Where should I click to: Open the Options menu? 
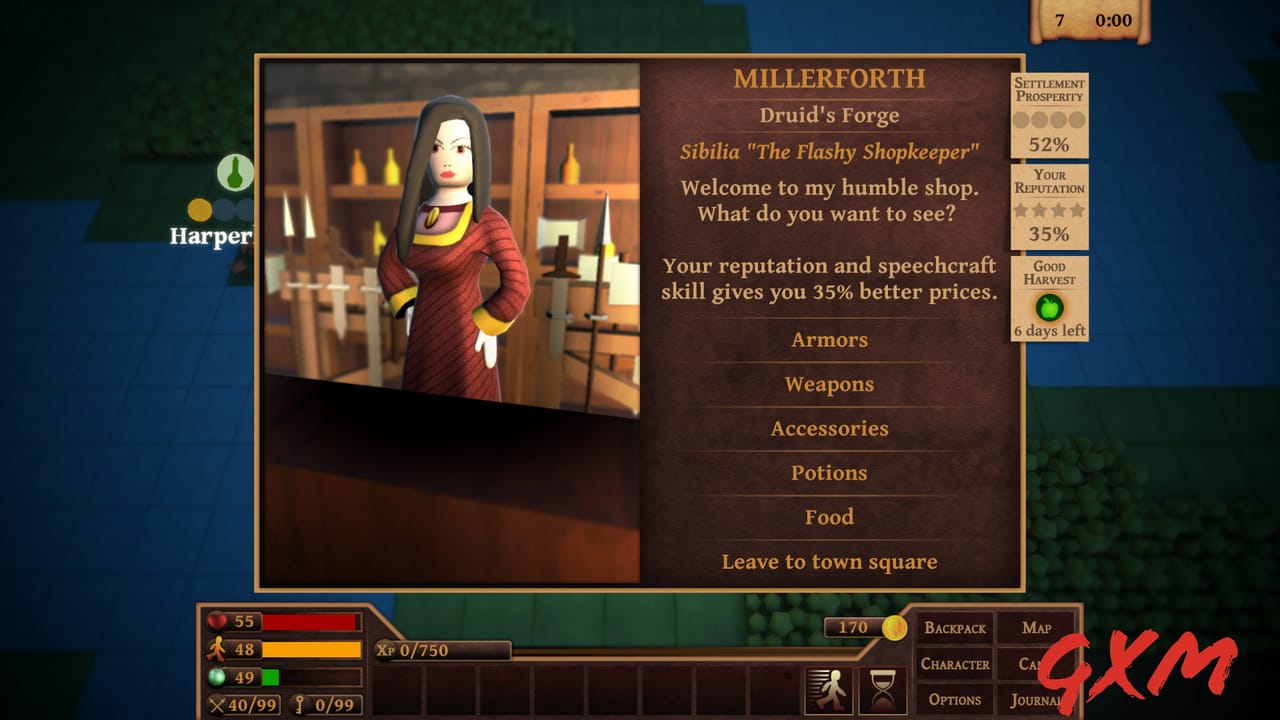click(x=955, y=699)
